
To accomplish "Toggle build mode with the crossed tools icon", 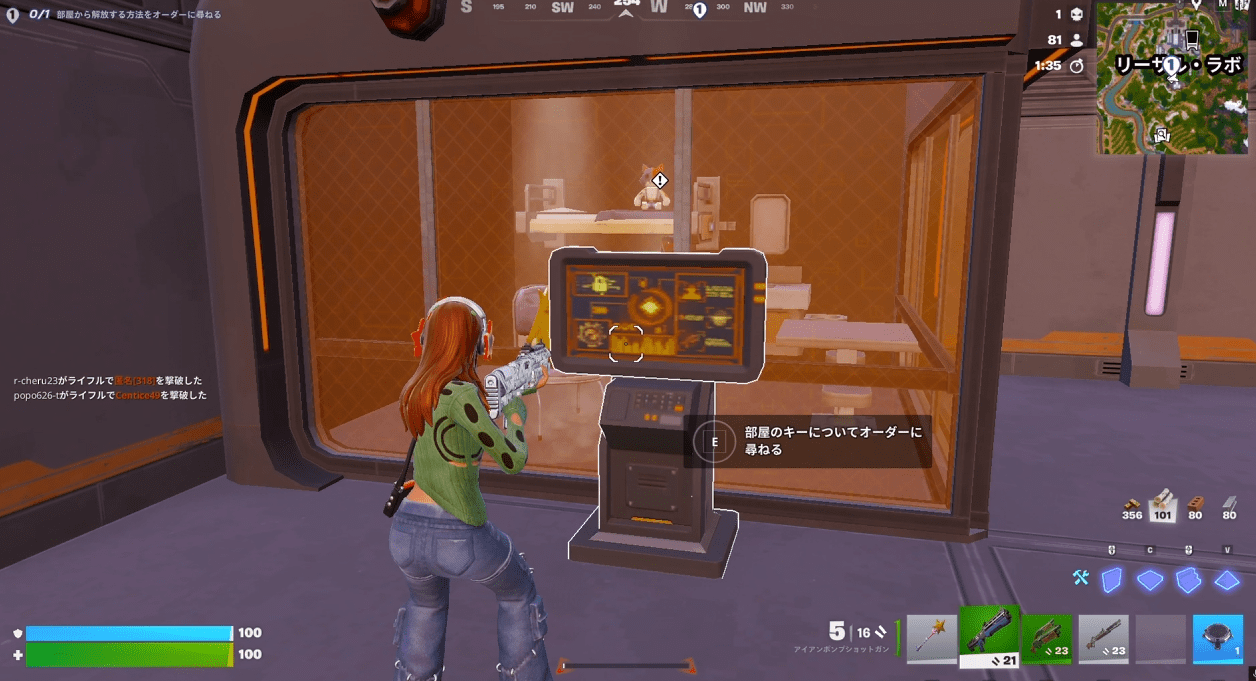I will point(1080,578).
